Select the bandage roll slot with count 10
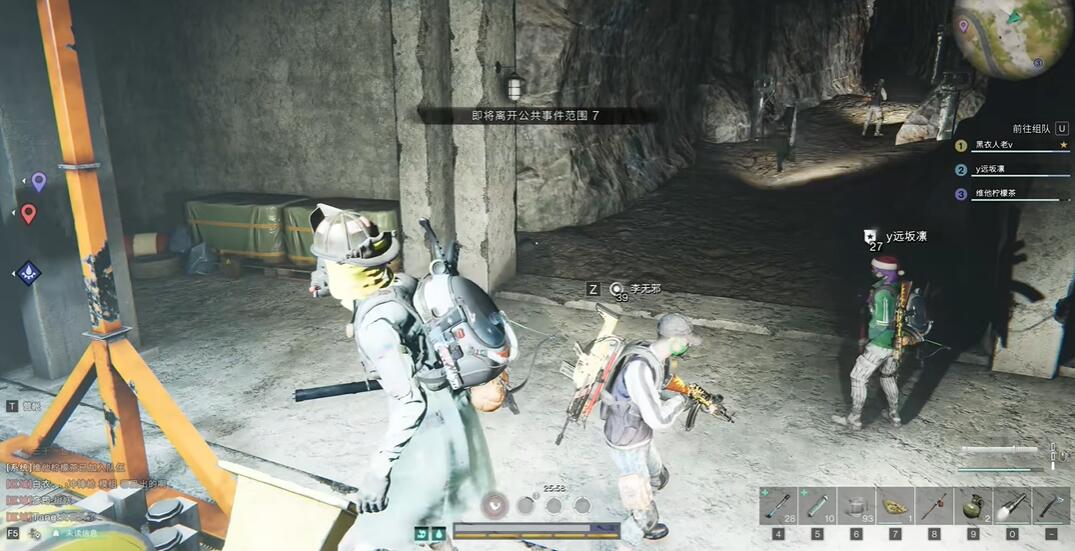The height and width of the screenshot is (551, 1075). tap(817, 506)
